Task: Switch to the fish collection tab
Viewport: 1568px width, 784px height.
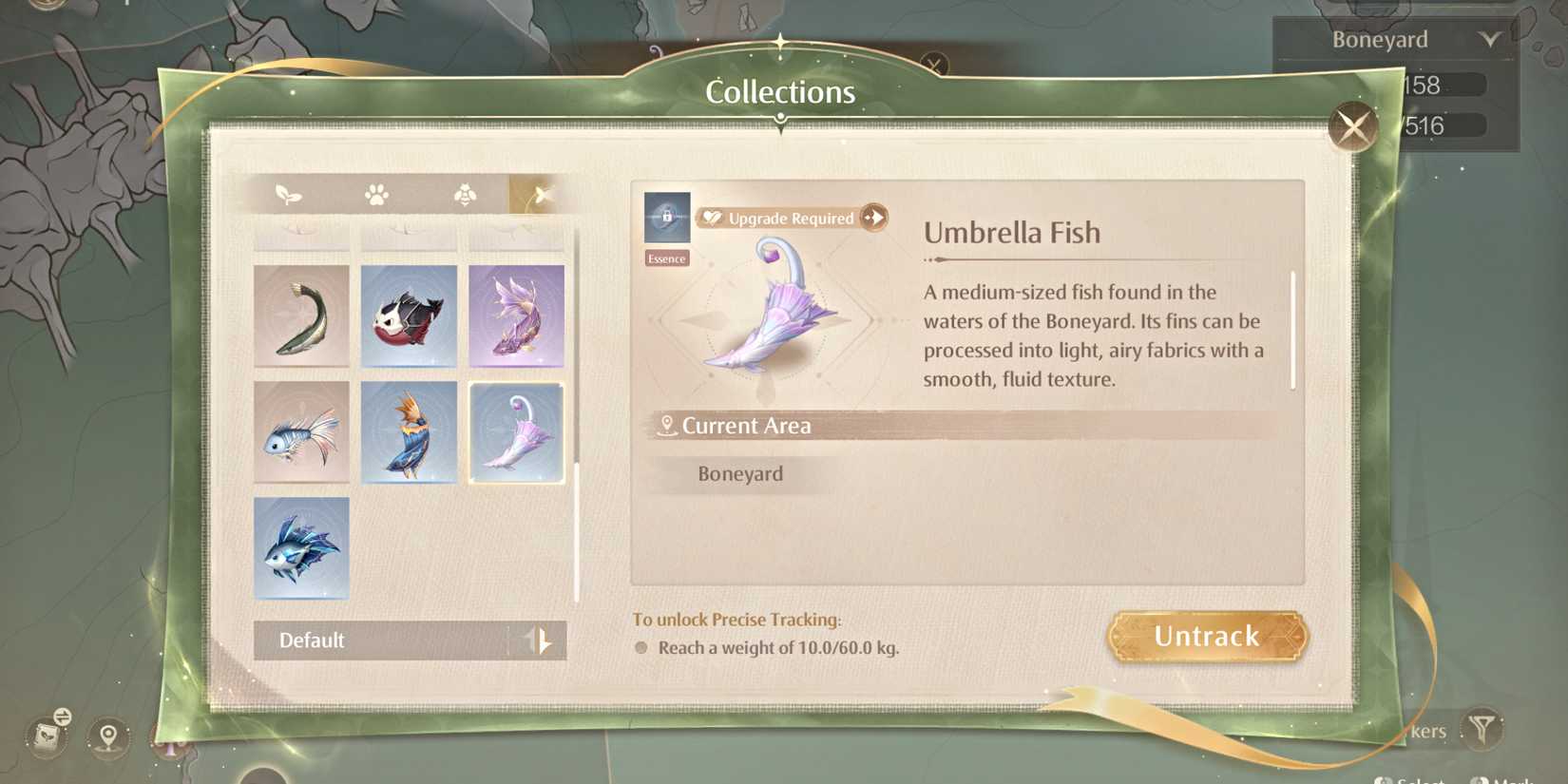Action: (x=539, y=194)
